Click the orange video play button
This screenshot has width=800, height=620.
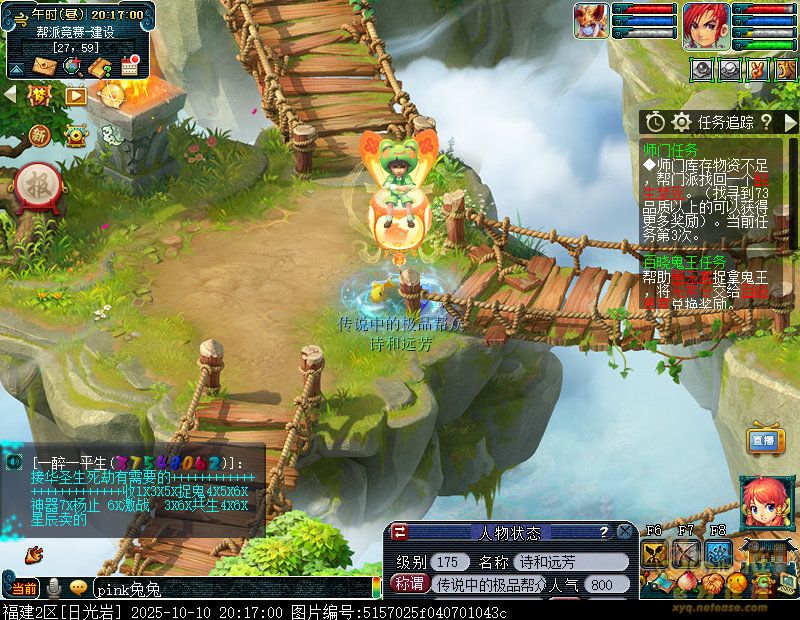(x=76, y=95)
